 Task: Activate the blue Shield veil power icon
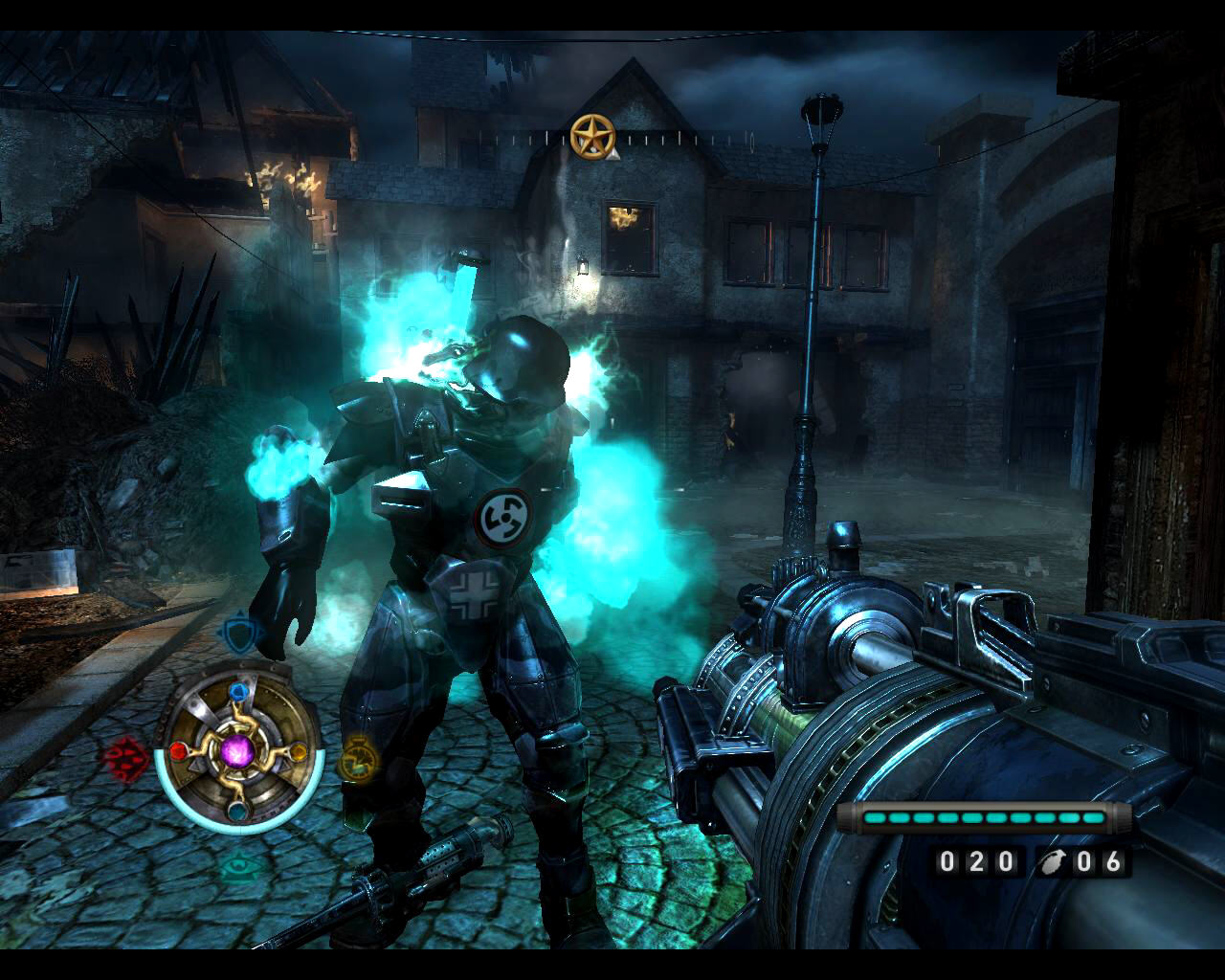coord(236,633)
